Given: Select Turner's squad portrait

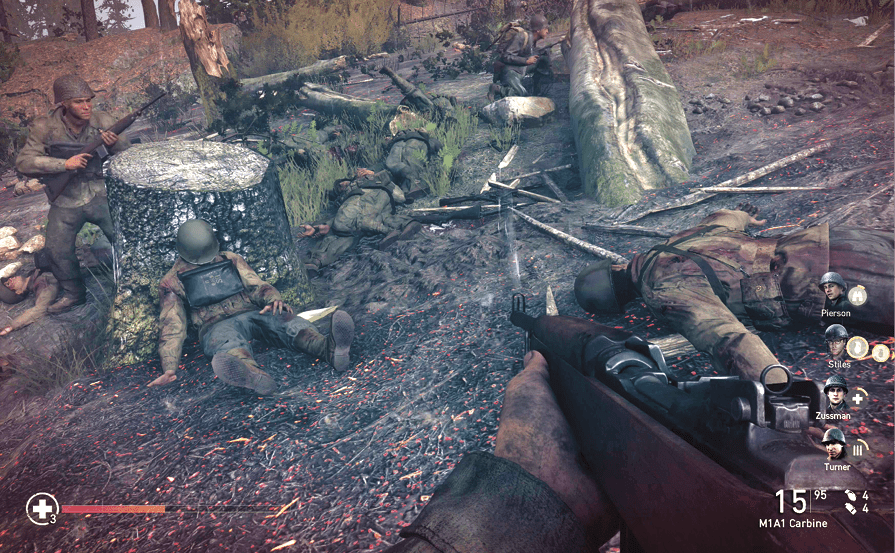Looking at the screenshot, I should point(833,444).
